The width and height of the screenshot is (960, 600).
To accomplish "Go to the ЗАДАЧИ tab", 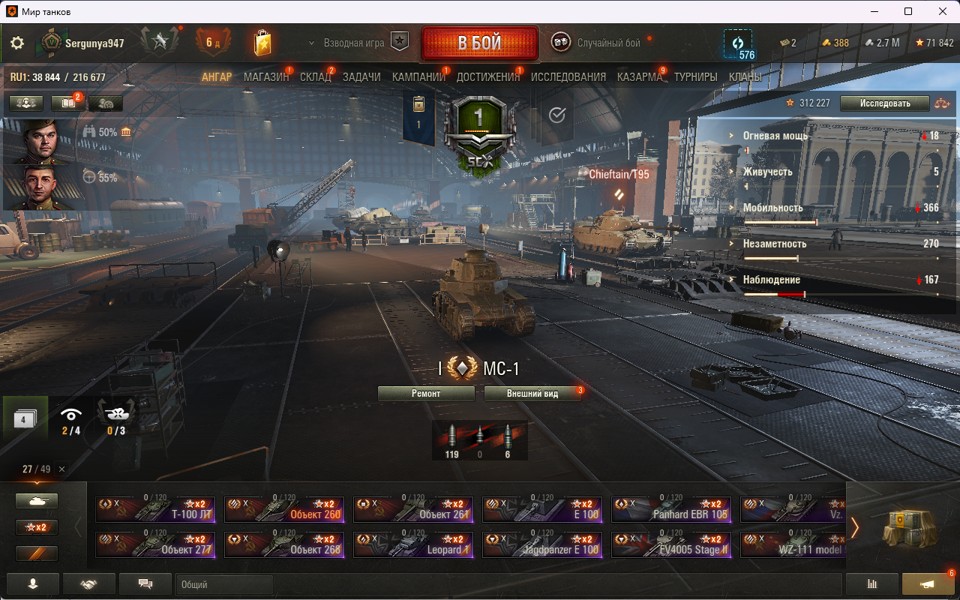I will point(361,77).
